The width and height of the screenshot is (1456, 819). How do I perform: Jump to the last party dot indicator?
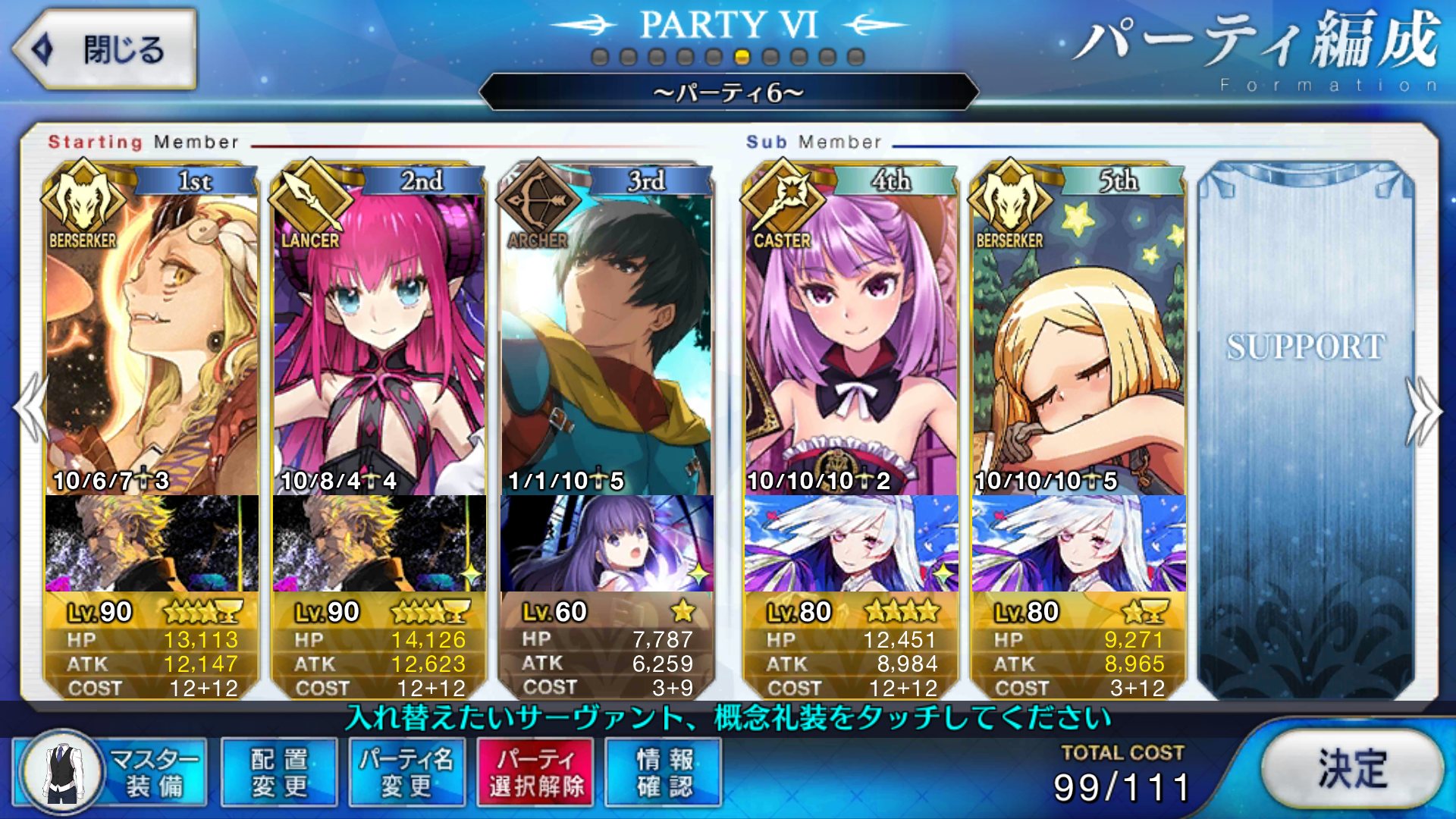(x=856, y=57)
